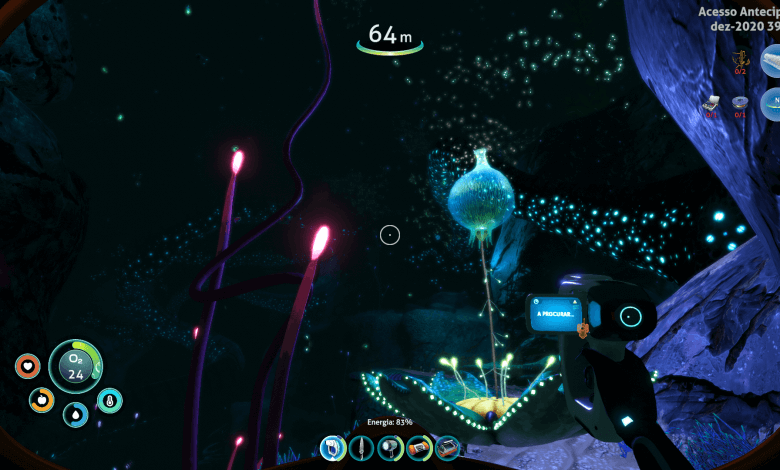
Task: Select the orange canister tool slot
Action: [419, 448]
